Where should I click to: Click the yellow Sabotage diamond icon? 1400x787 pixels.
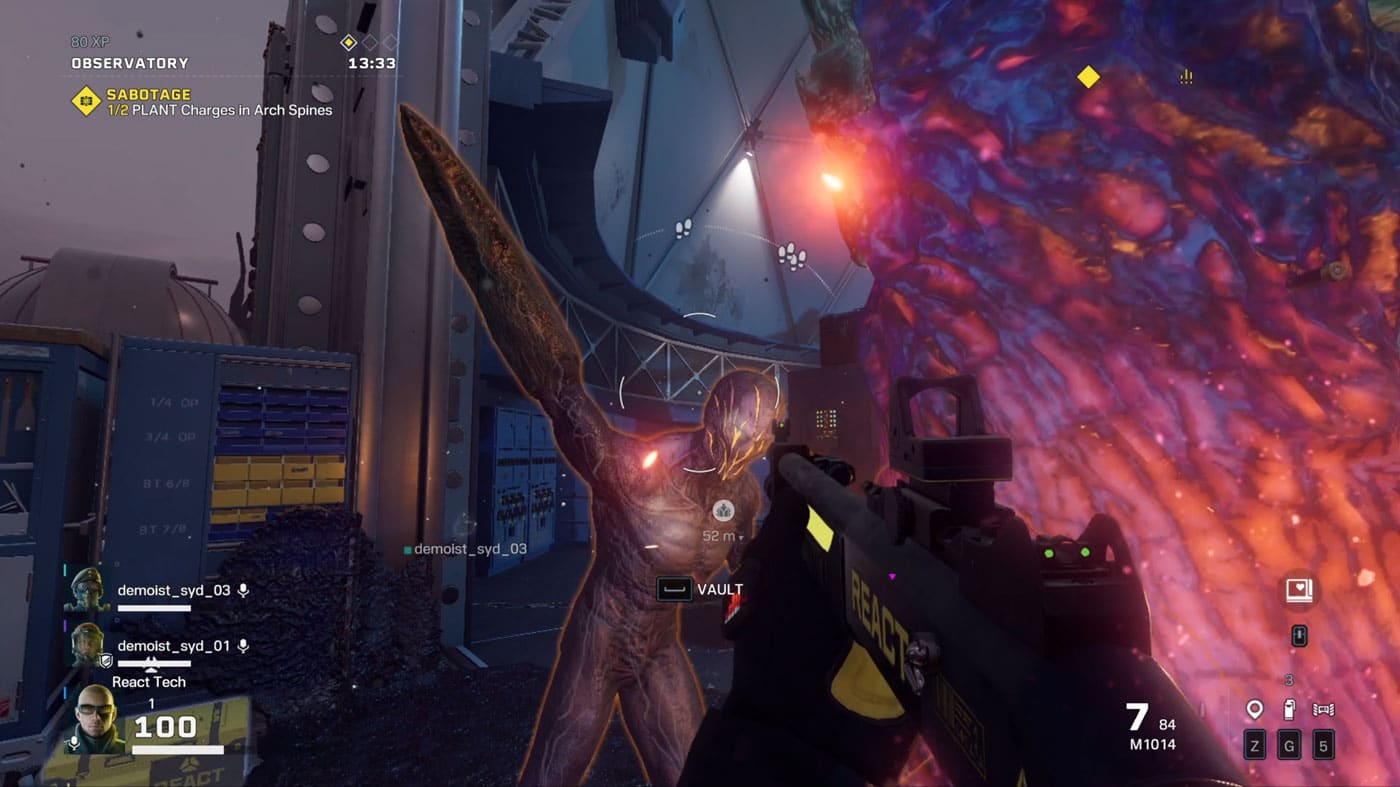tap(86, 101)
